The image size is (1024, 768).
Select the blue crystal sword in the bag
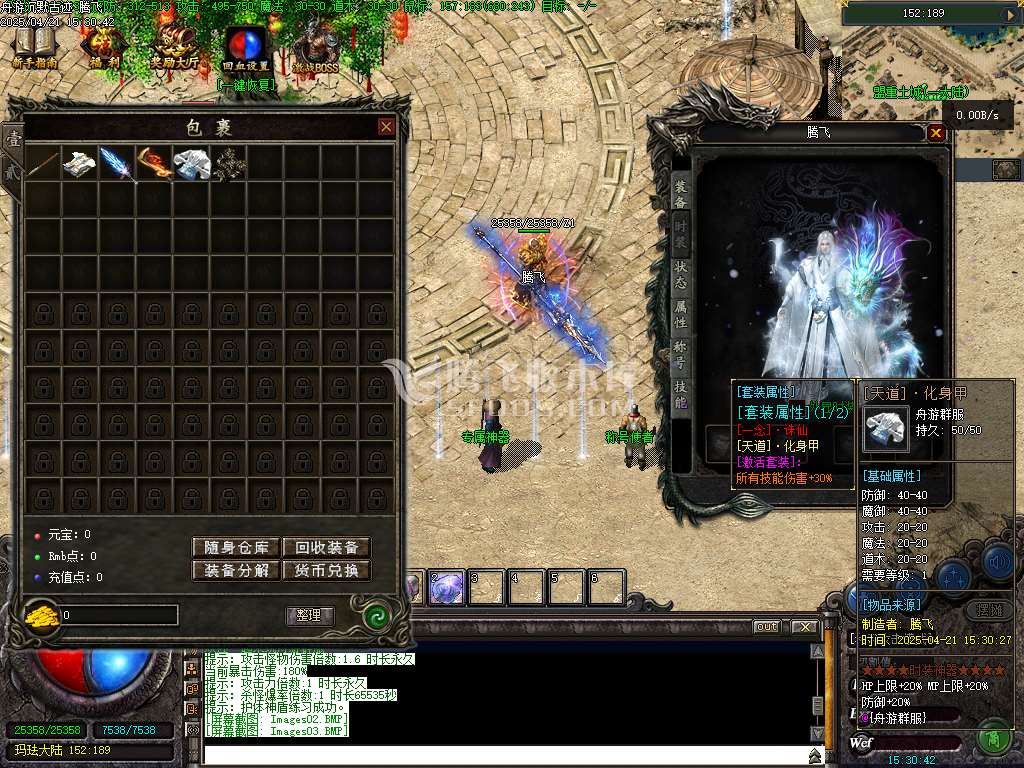tap(116, 165)
